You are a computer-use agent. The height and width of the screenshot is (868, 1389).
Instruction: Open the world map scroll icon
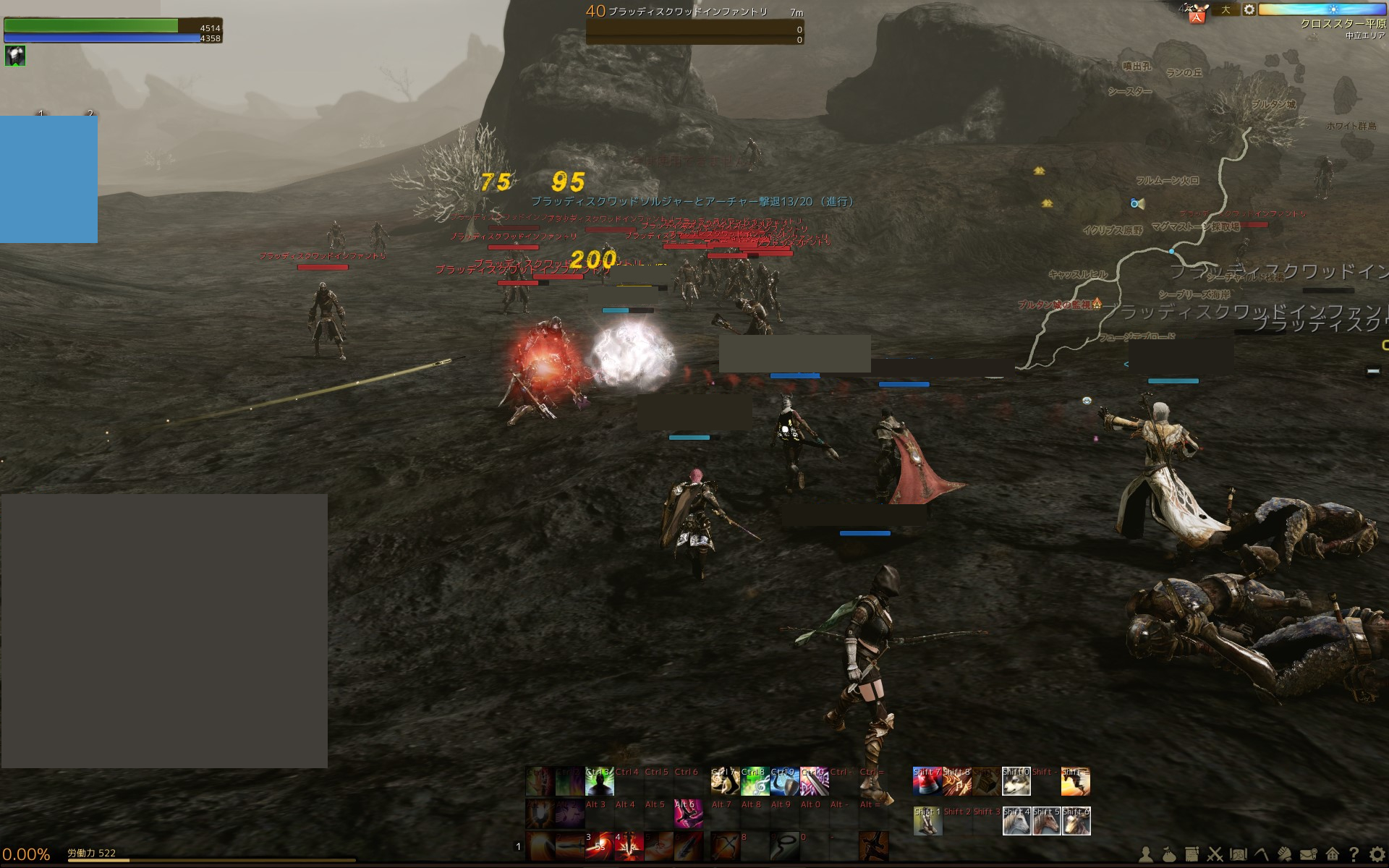[1239, 855]
